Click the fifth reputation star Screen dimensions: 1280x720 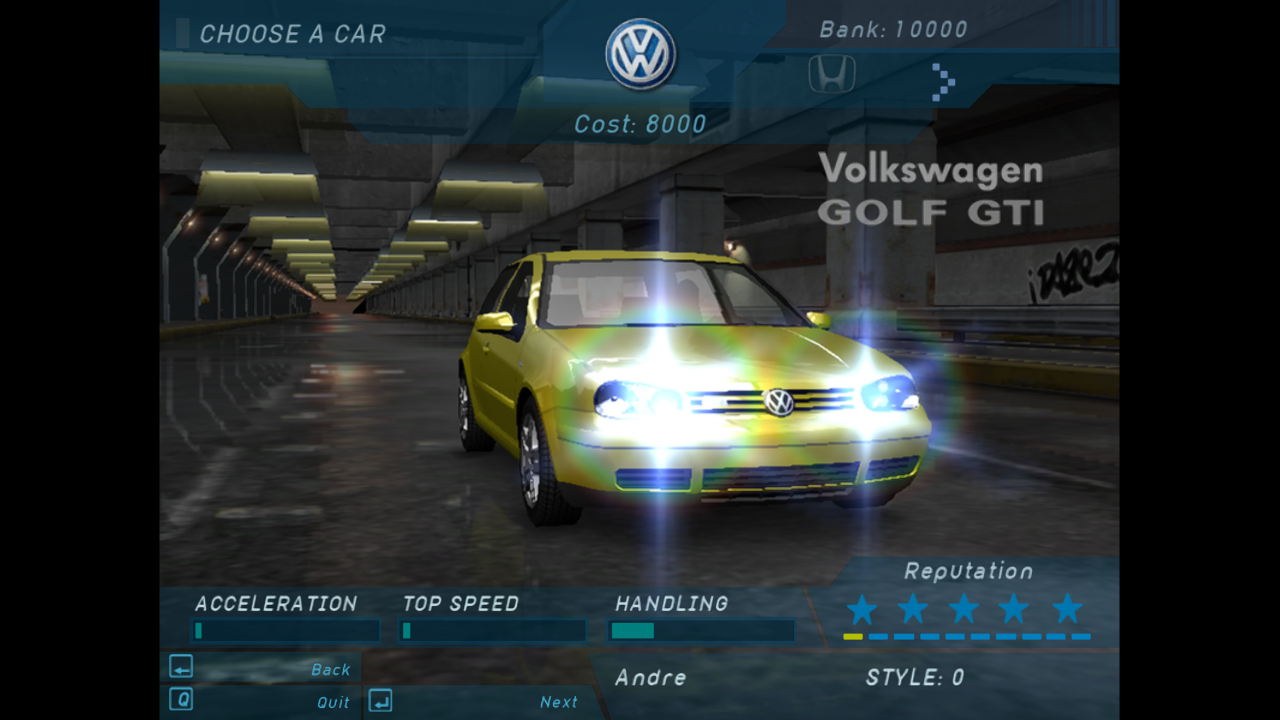point(1066,607)
